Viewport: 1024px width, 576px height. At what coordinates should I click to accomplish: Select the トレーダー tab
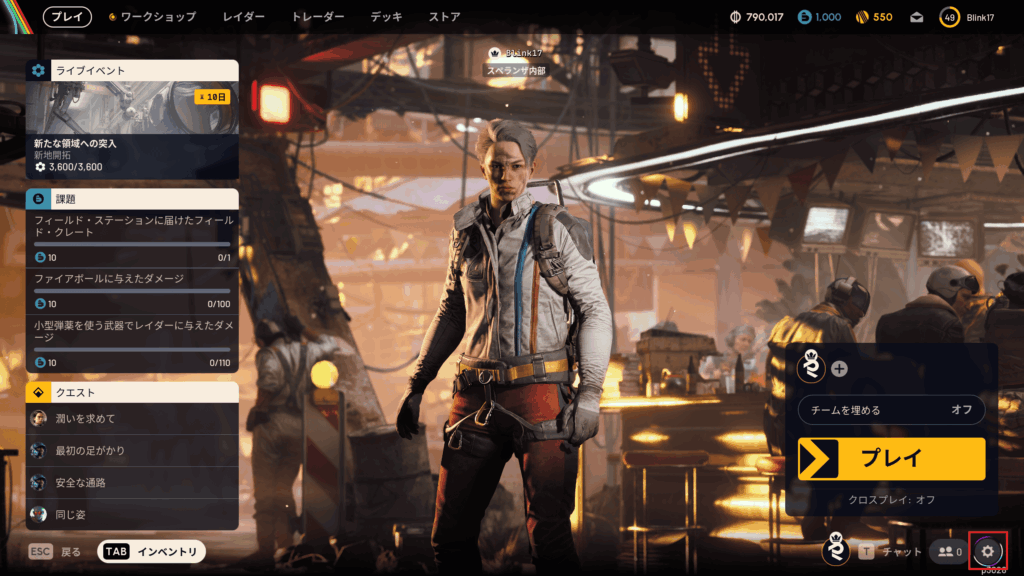click(318, 17)
